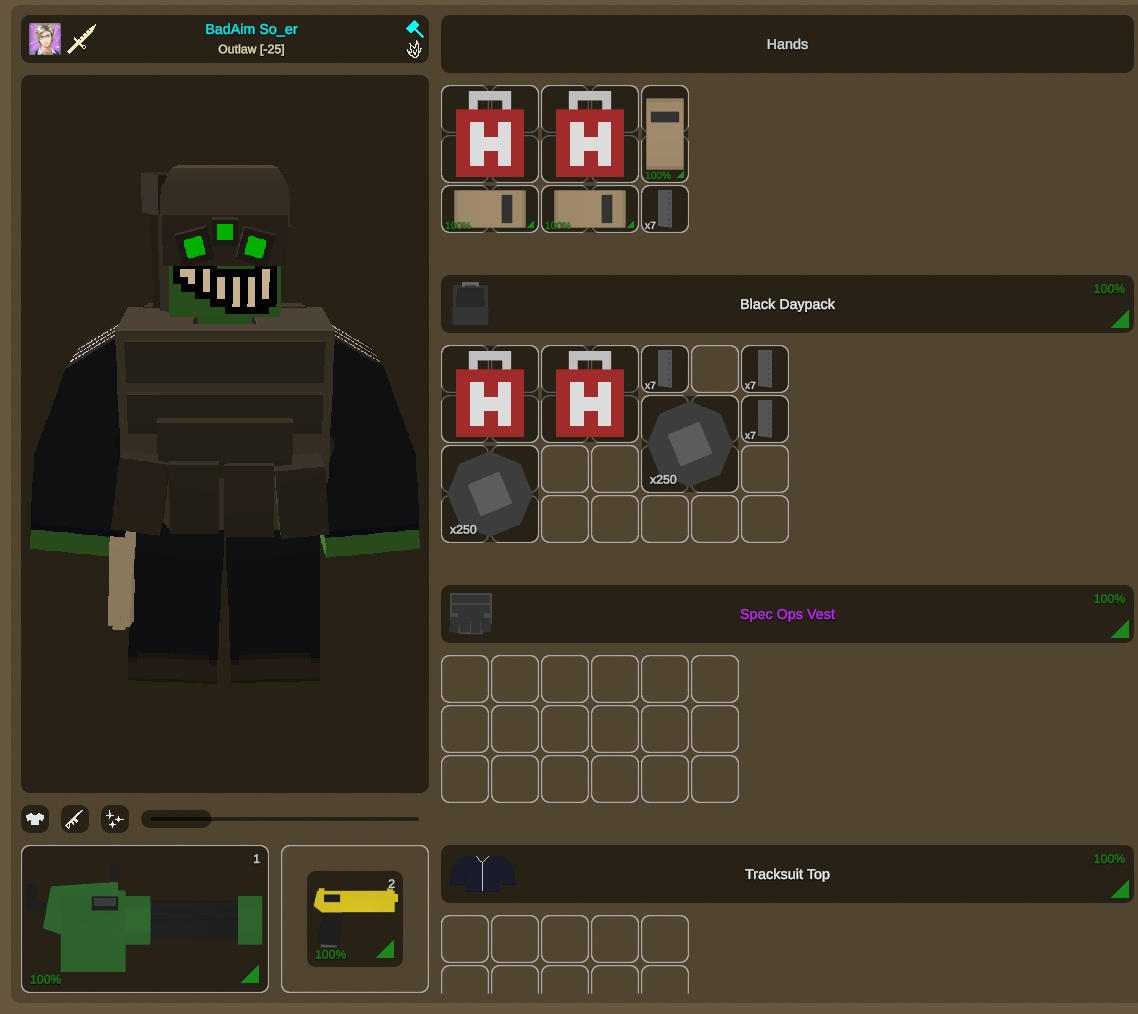Select the Hands section header
Viewport: 1138px width, 1014px height.
(x=787, y=44)
